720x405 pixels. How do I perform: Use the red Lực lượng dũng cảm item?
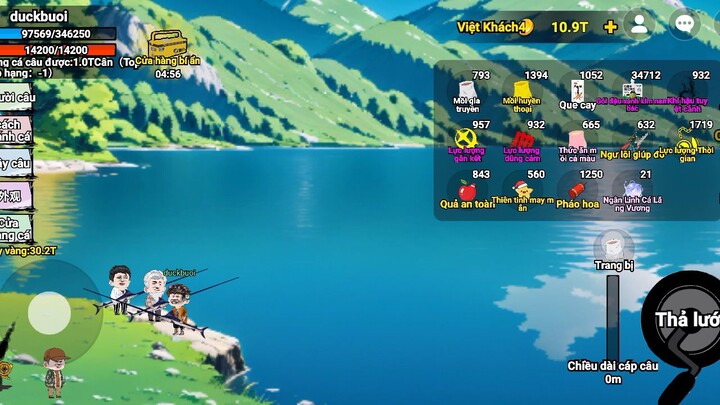tap(522, 139)
